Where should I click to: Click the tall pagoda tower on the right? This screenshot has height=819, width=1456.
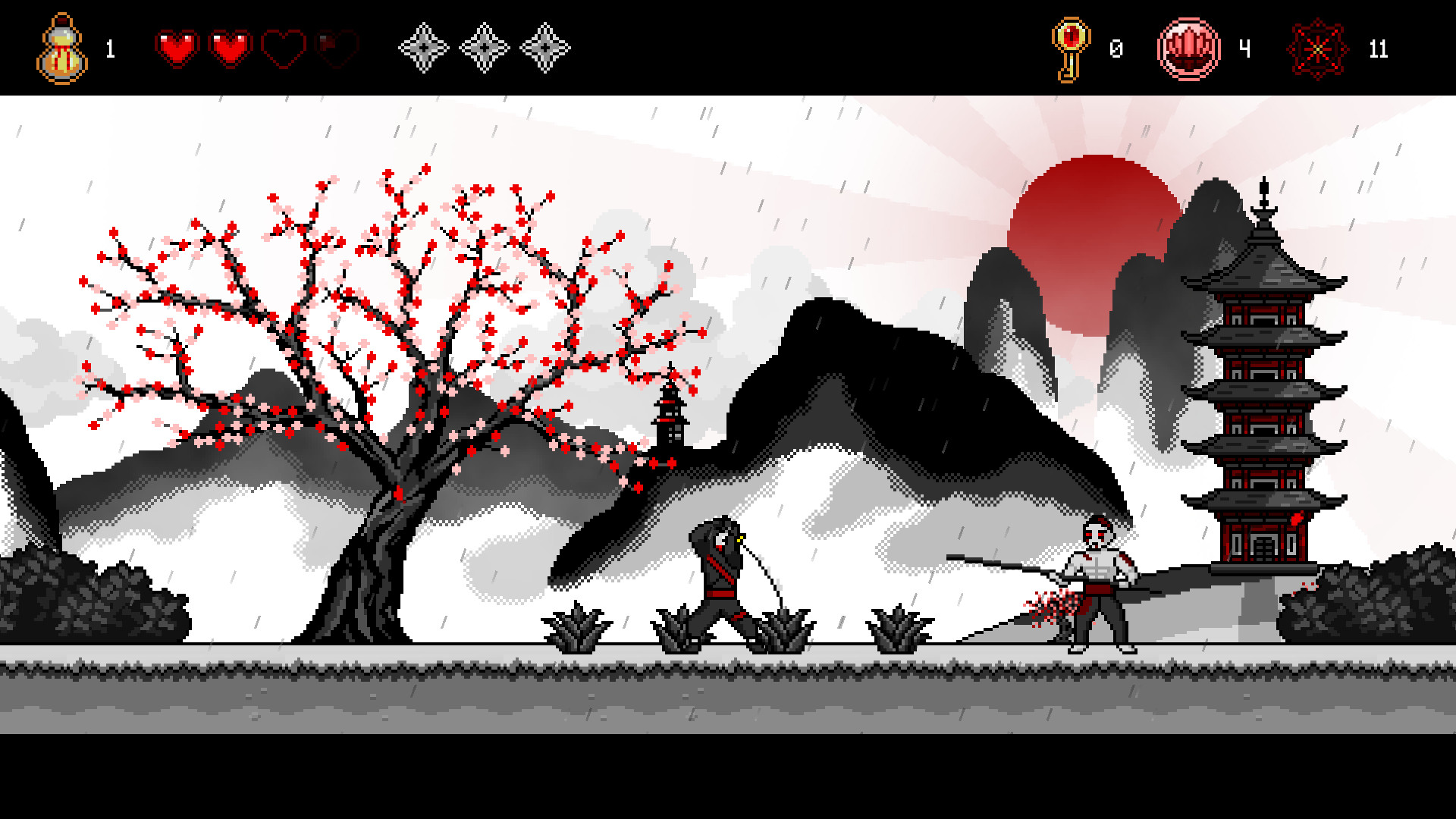tap(1263, 379)
